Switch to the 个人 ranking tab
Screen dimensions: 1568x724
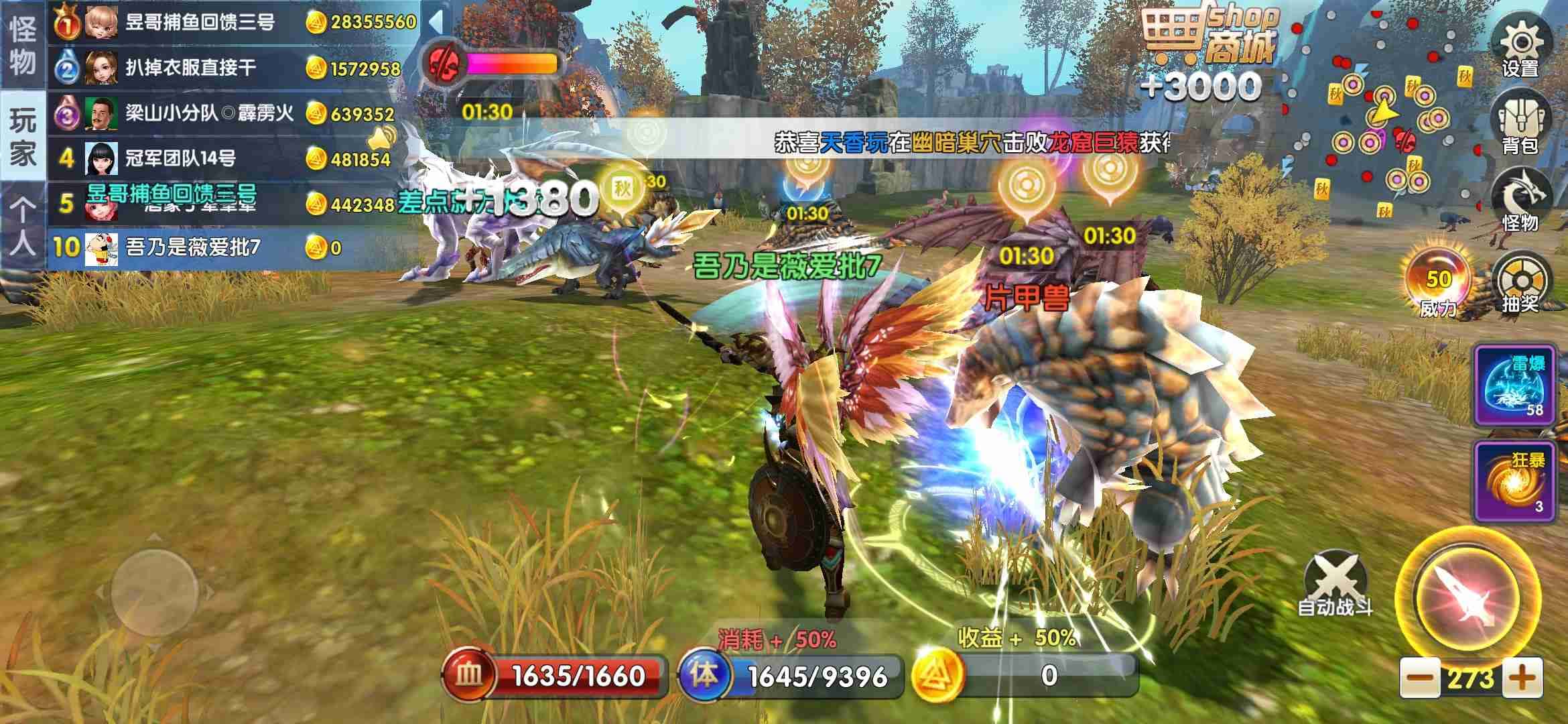pyautogui.click(x=23, y=227)
